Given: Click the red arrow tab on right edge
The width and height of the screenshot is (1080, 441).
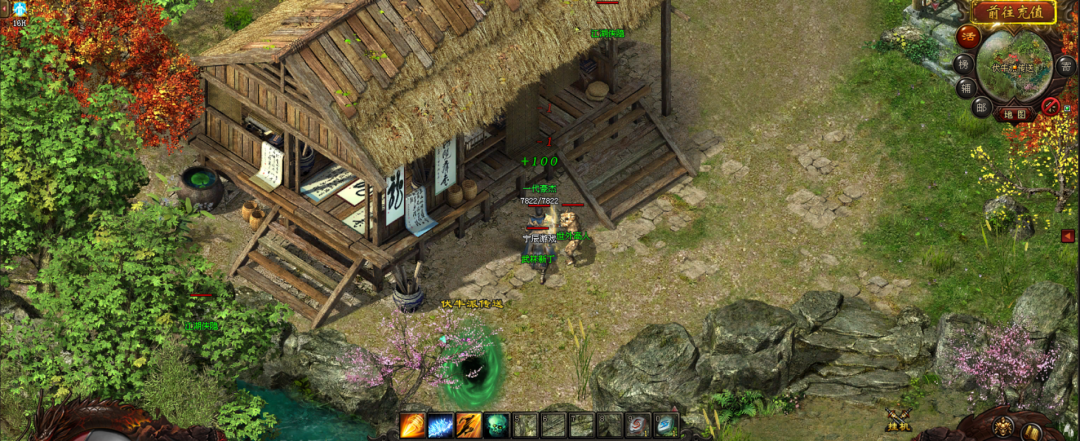Looking at the screenshot, I should (1068, 236).
